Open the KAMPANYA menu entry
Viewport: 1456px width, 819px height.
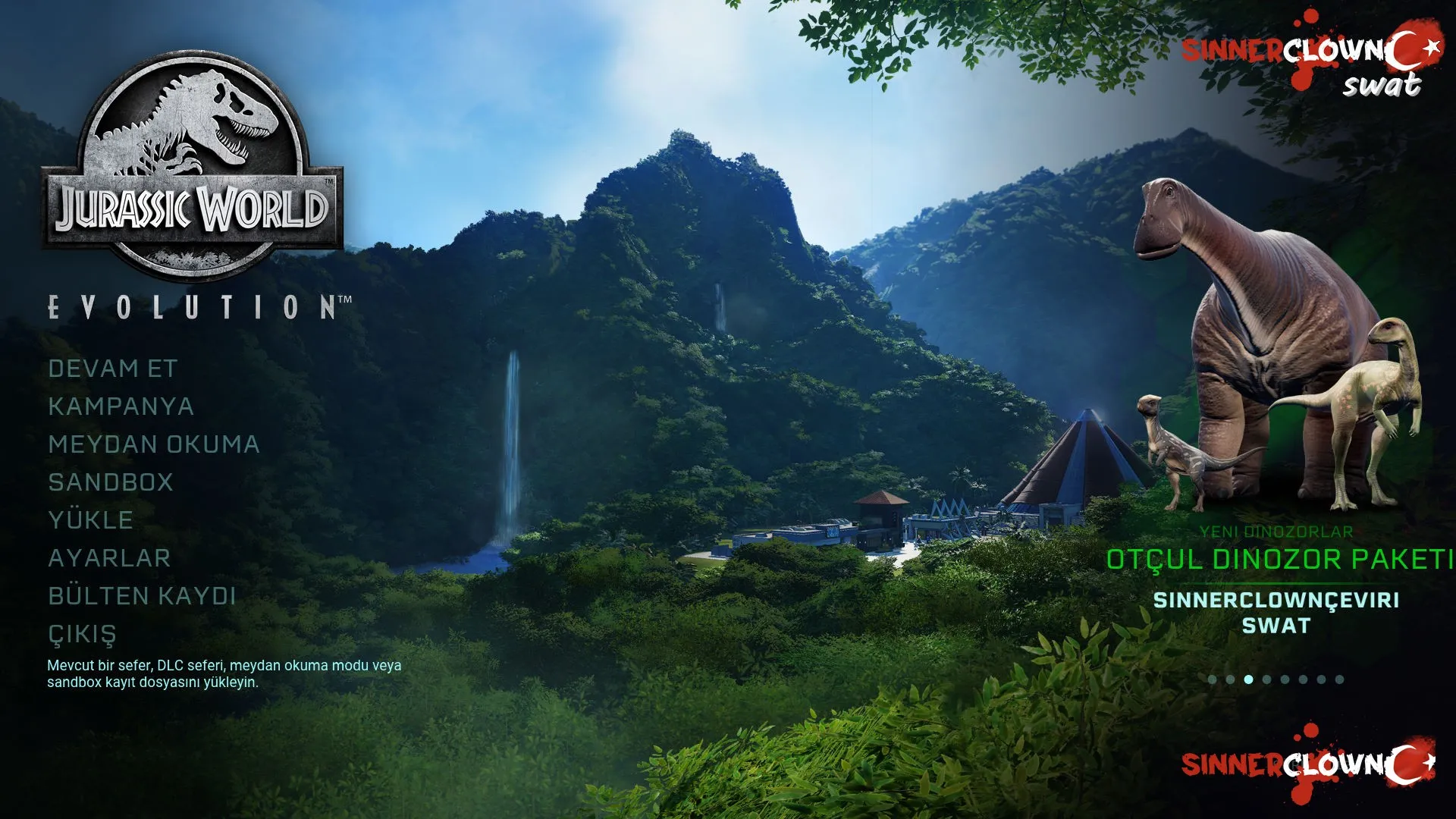(x=121, y=406)
